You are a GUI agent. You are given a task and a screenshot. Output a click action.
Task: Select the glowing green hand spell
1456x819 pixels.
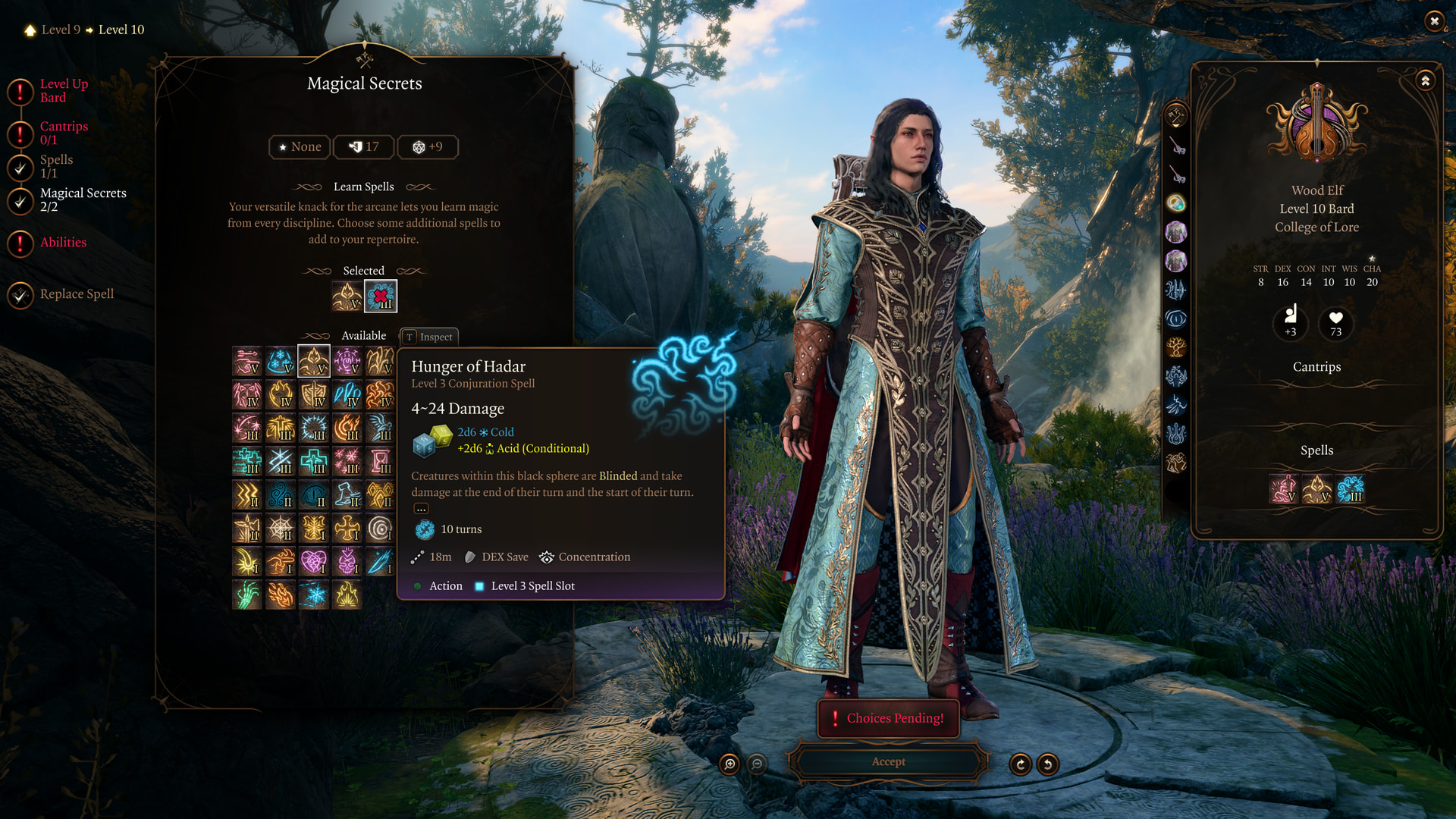(x=247, y=595)
